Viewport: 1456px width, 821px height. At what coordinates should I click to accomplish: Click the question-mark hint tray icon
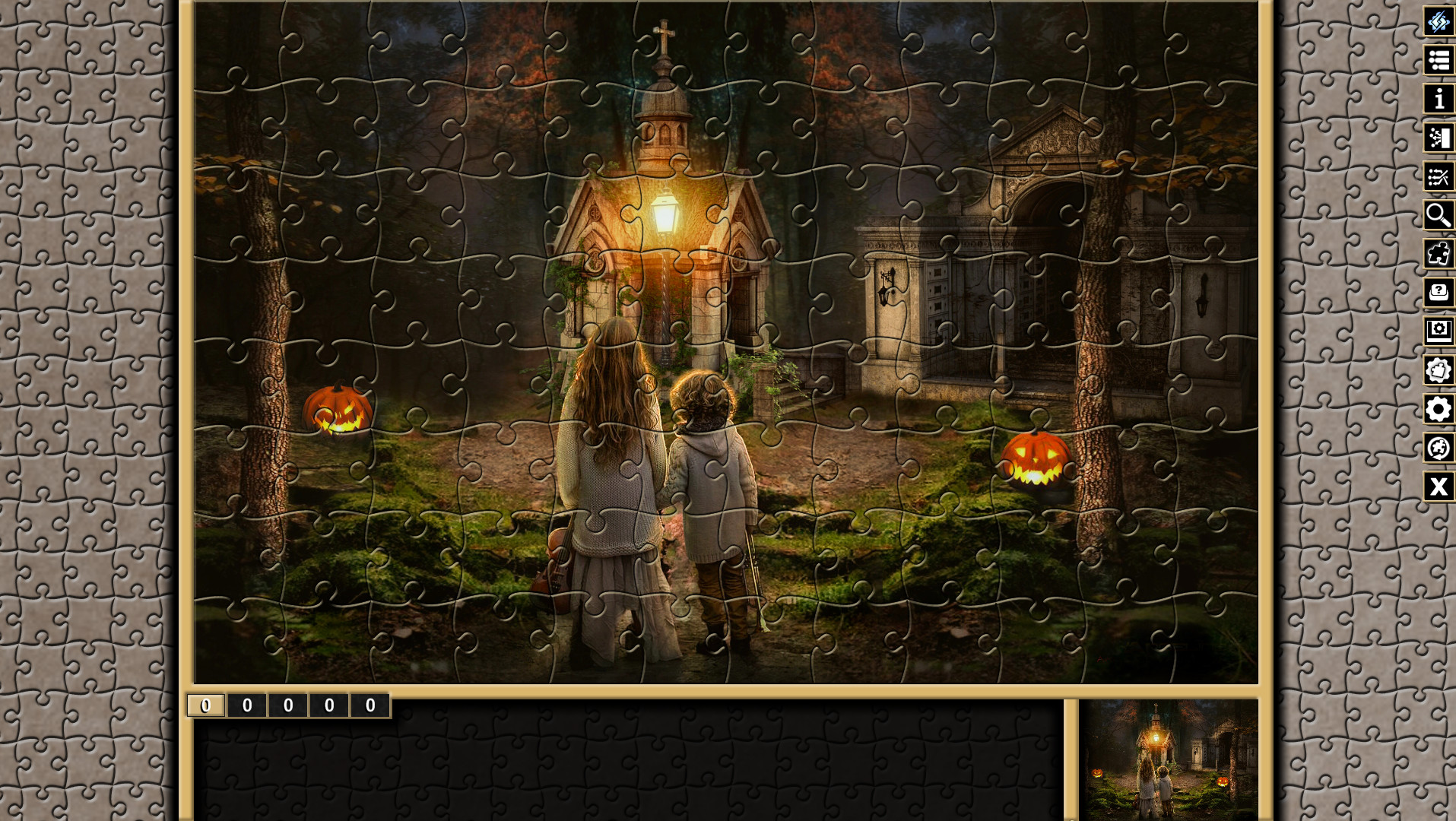[1437, 293]
